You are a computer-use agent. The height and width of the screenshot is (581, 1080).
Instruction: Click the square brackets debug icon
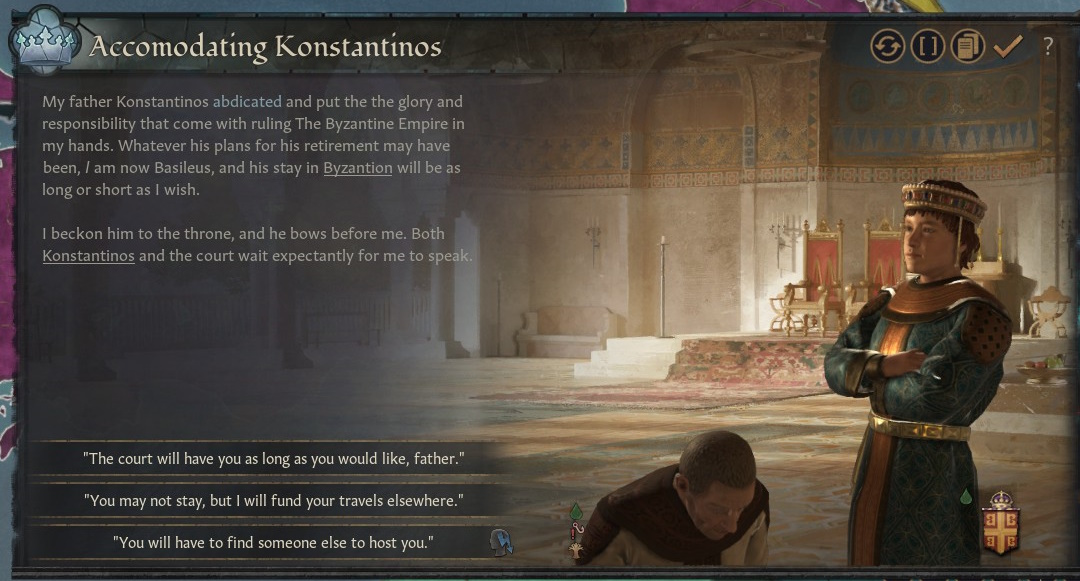[927, 46]
